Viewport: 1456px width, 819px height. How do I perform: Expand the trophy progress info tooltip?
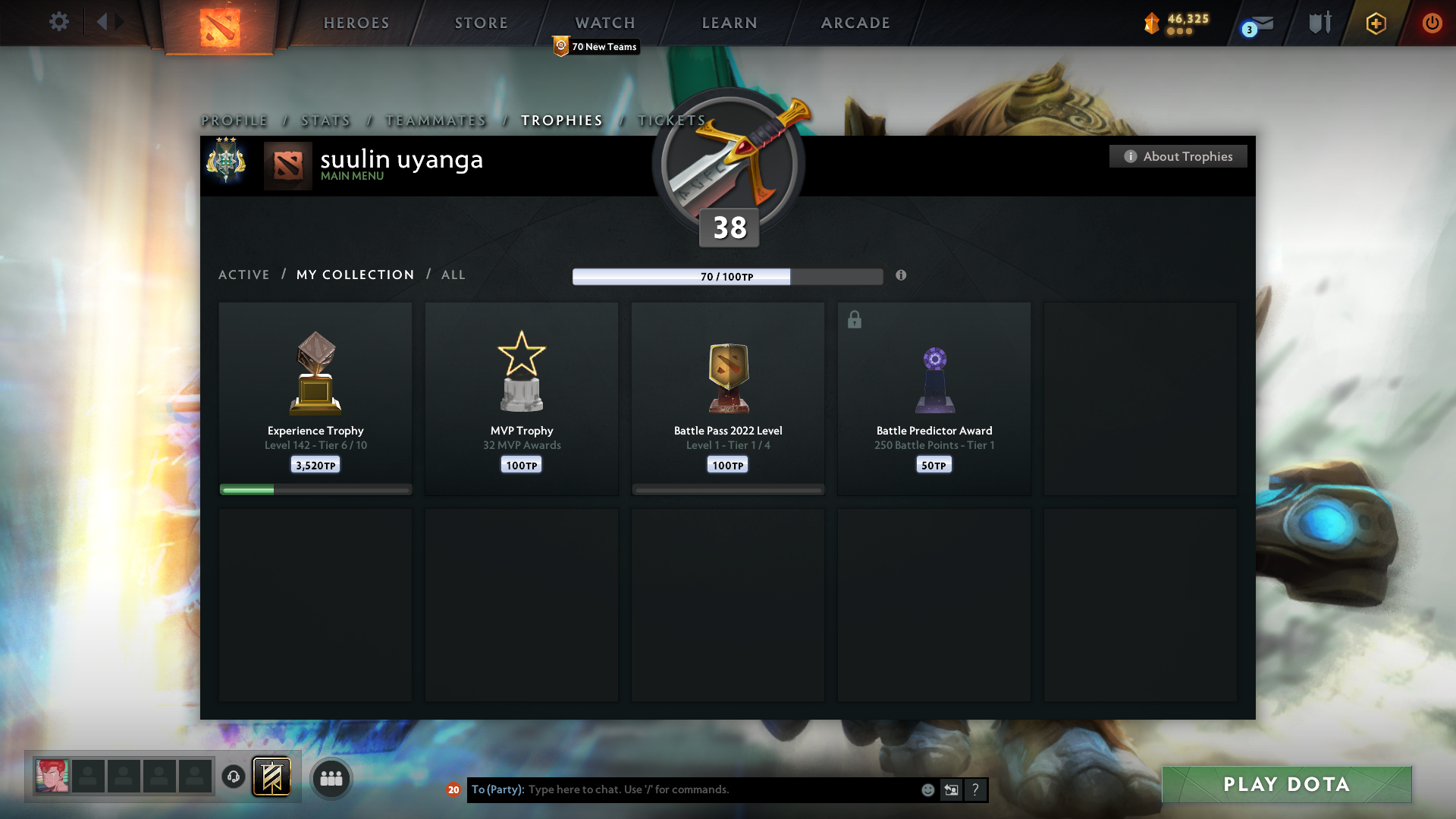[902, 276]
